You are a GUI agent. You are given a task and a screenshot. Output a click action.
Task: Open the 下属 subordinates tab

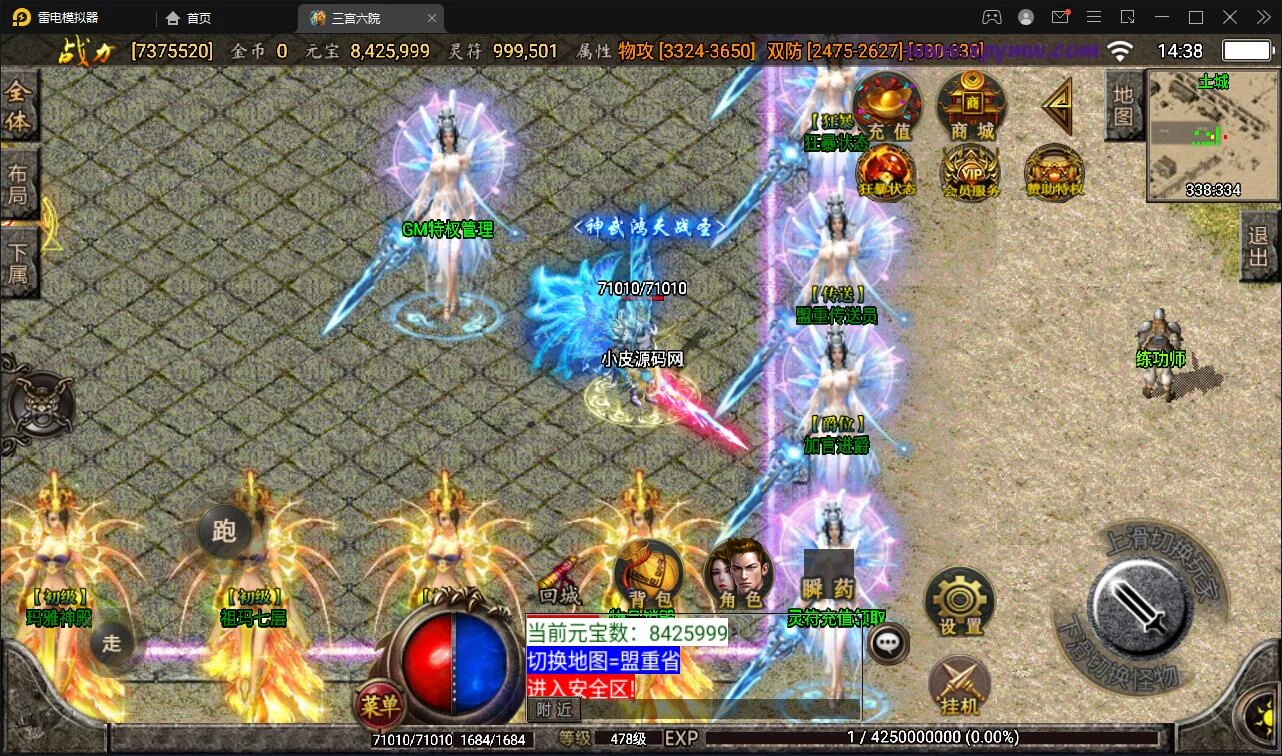[18, 262]
